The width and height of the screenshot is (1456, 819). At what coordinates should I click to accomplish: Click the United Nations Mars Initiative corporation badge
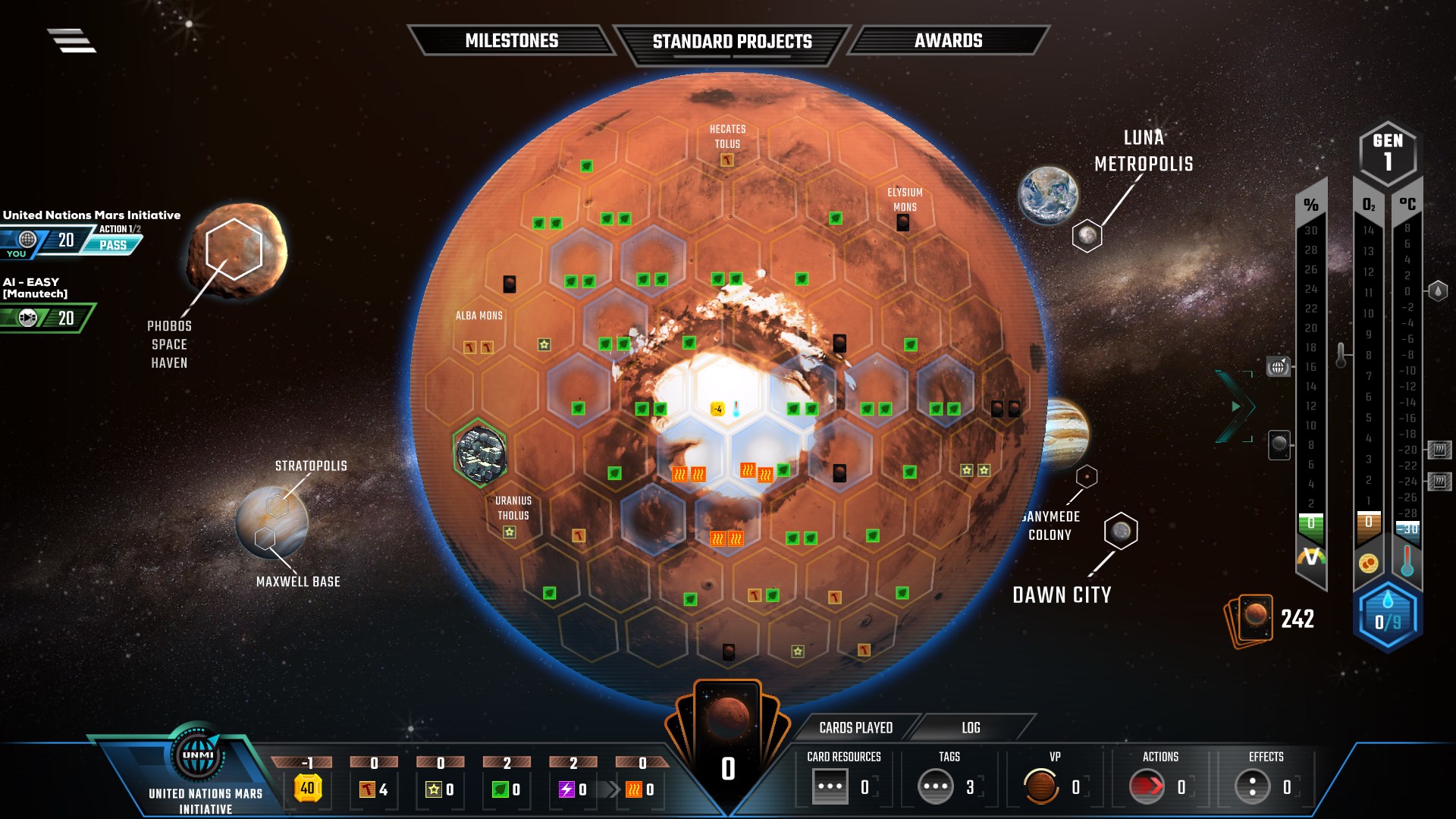coord(199,756)
